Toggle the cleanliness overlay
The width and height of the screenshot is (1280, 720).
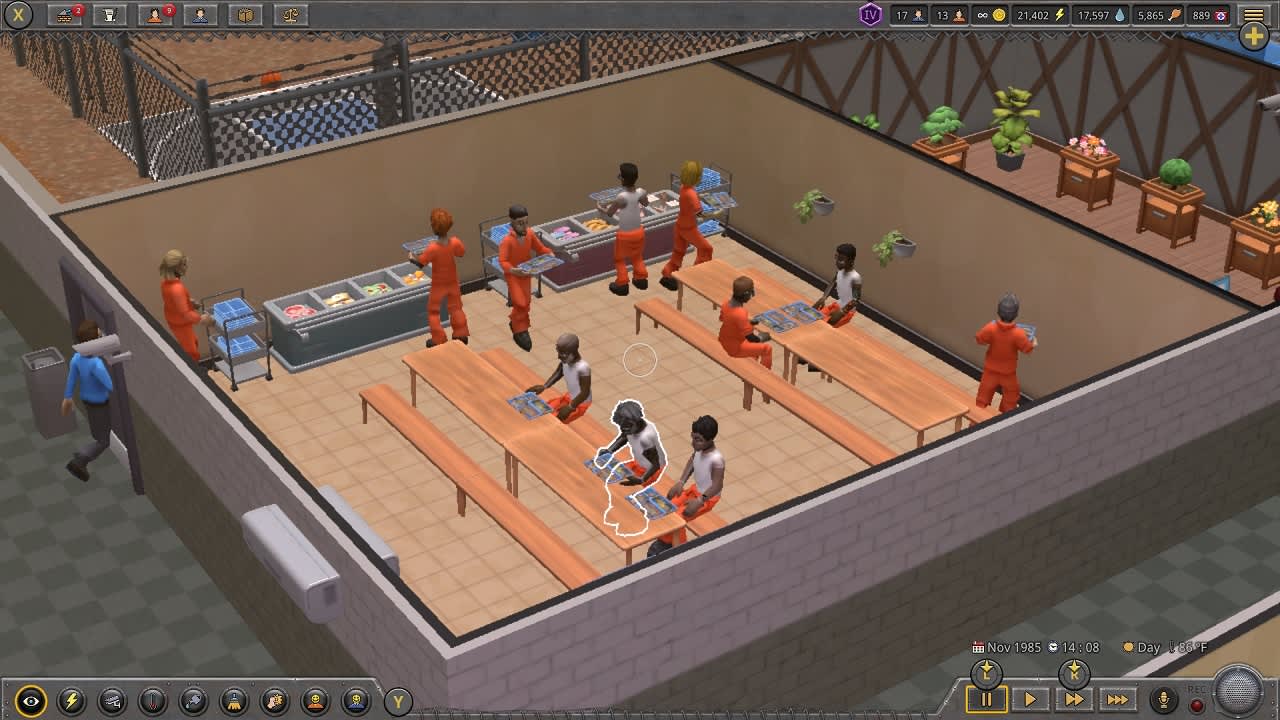pos(233,701)
